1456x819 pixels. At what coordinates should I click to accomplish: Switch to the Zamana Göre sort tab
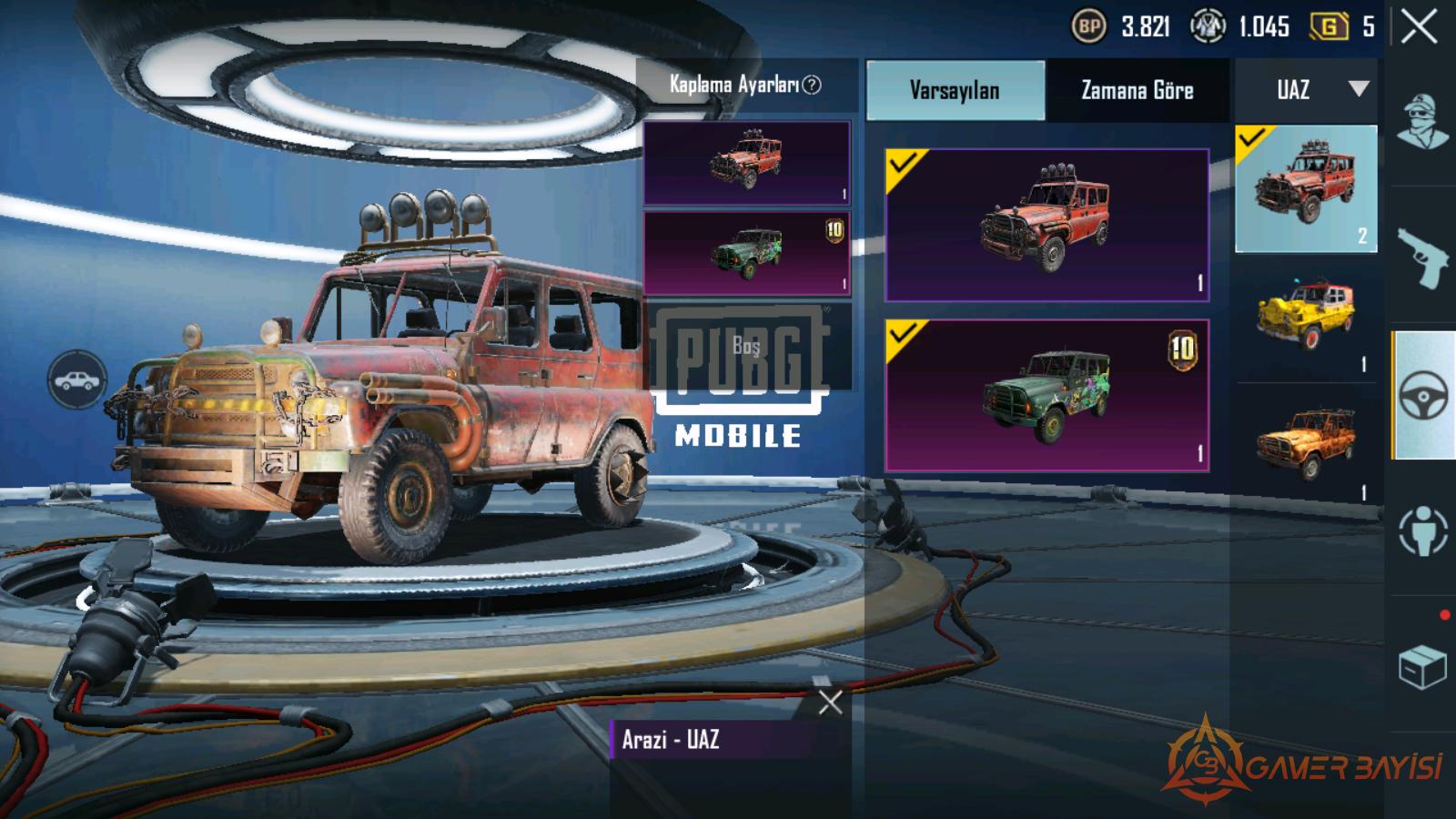click(1137, 90)
